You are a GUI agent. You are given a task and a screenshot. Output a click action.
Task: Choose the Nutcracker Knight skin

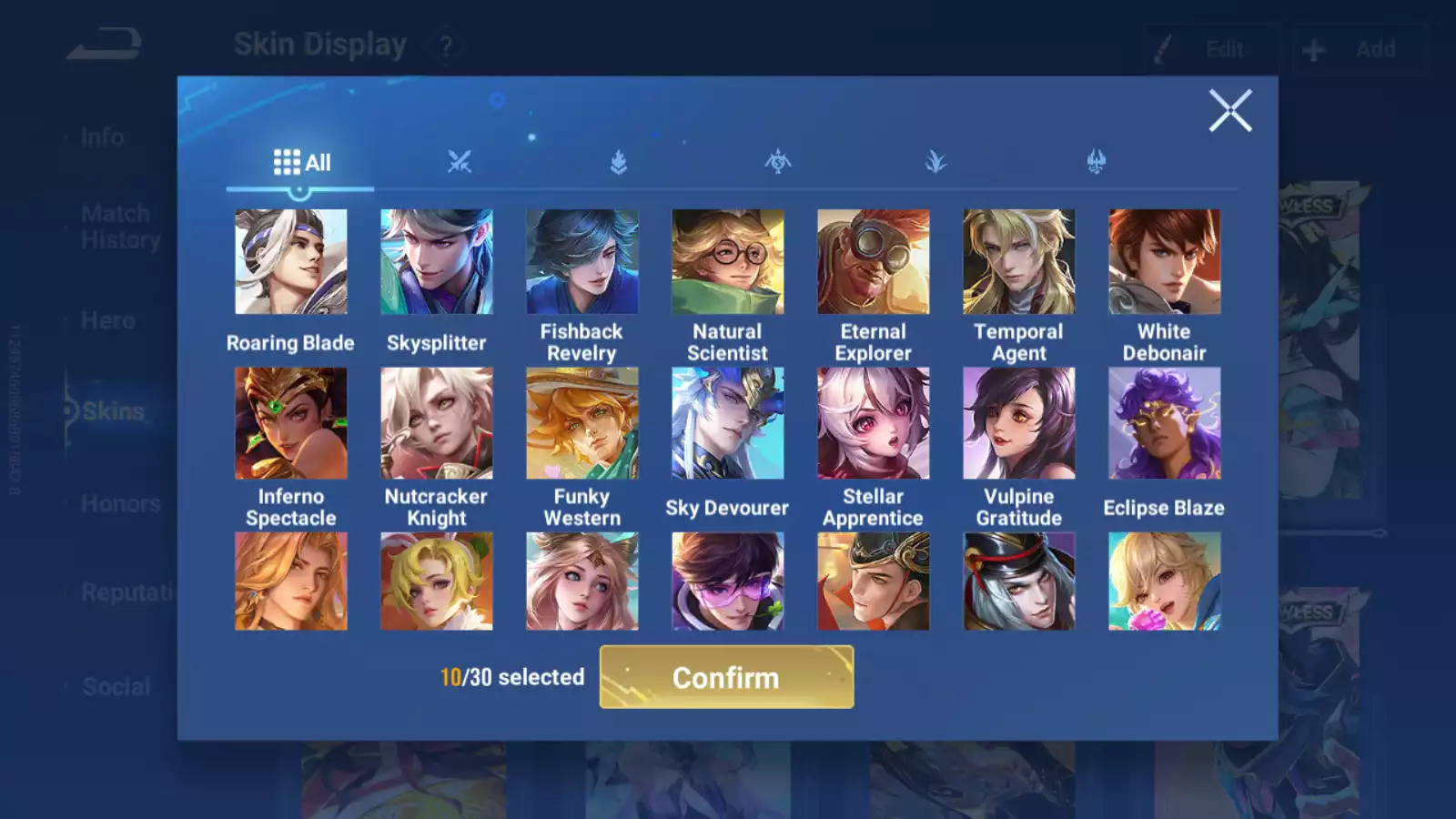click(x=436, y=423)
